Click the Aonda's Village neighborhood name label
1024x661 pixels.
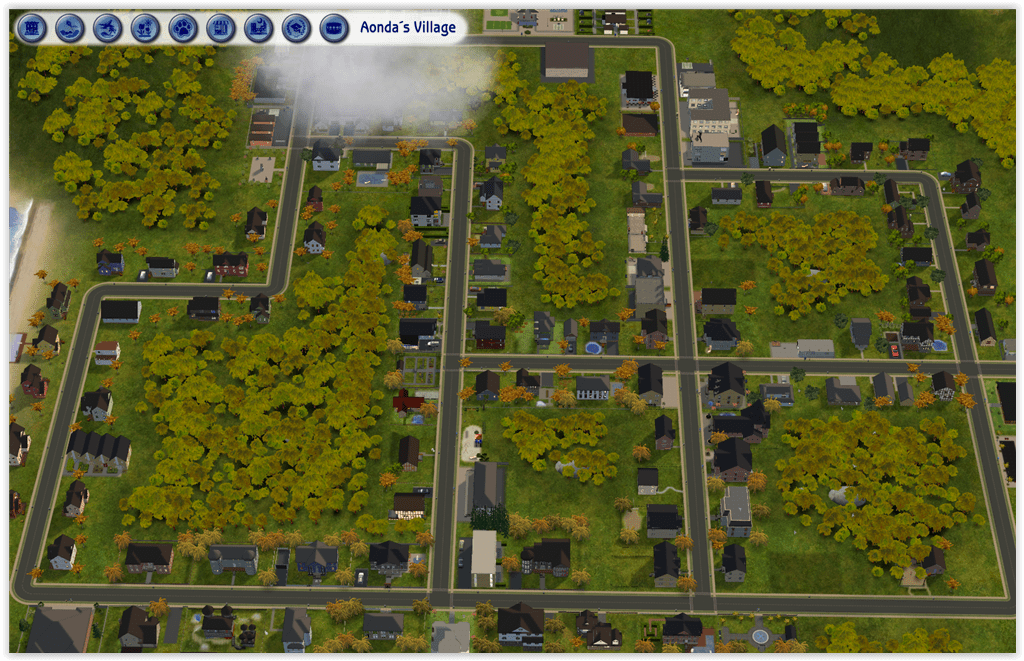(x=408, y=28)
